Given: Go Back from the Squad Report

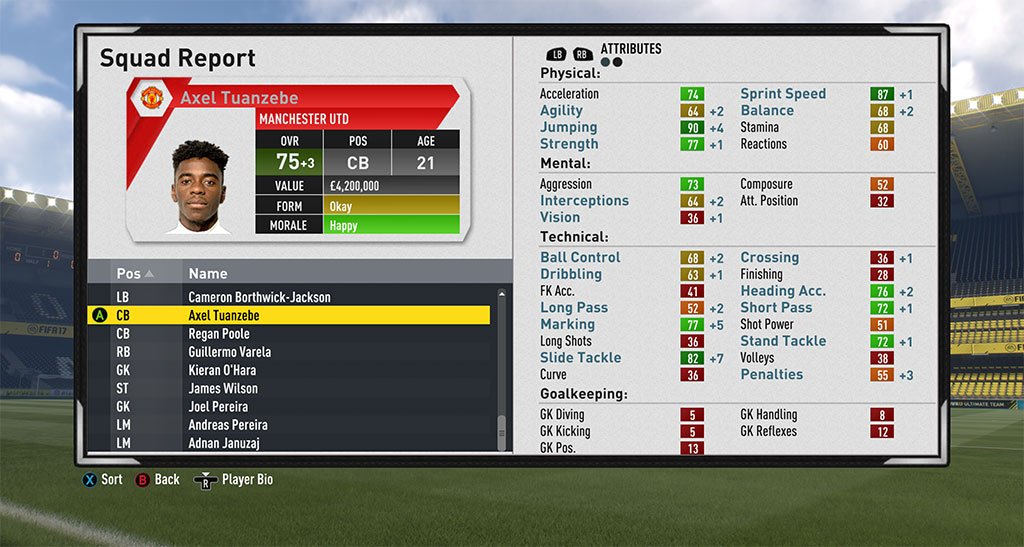Looking at the screenshot, I should (158, 480).
